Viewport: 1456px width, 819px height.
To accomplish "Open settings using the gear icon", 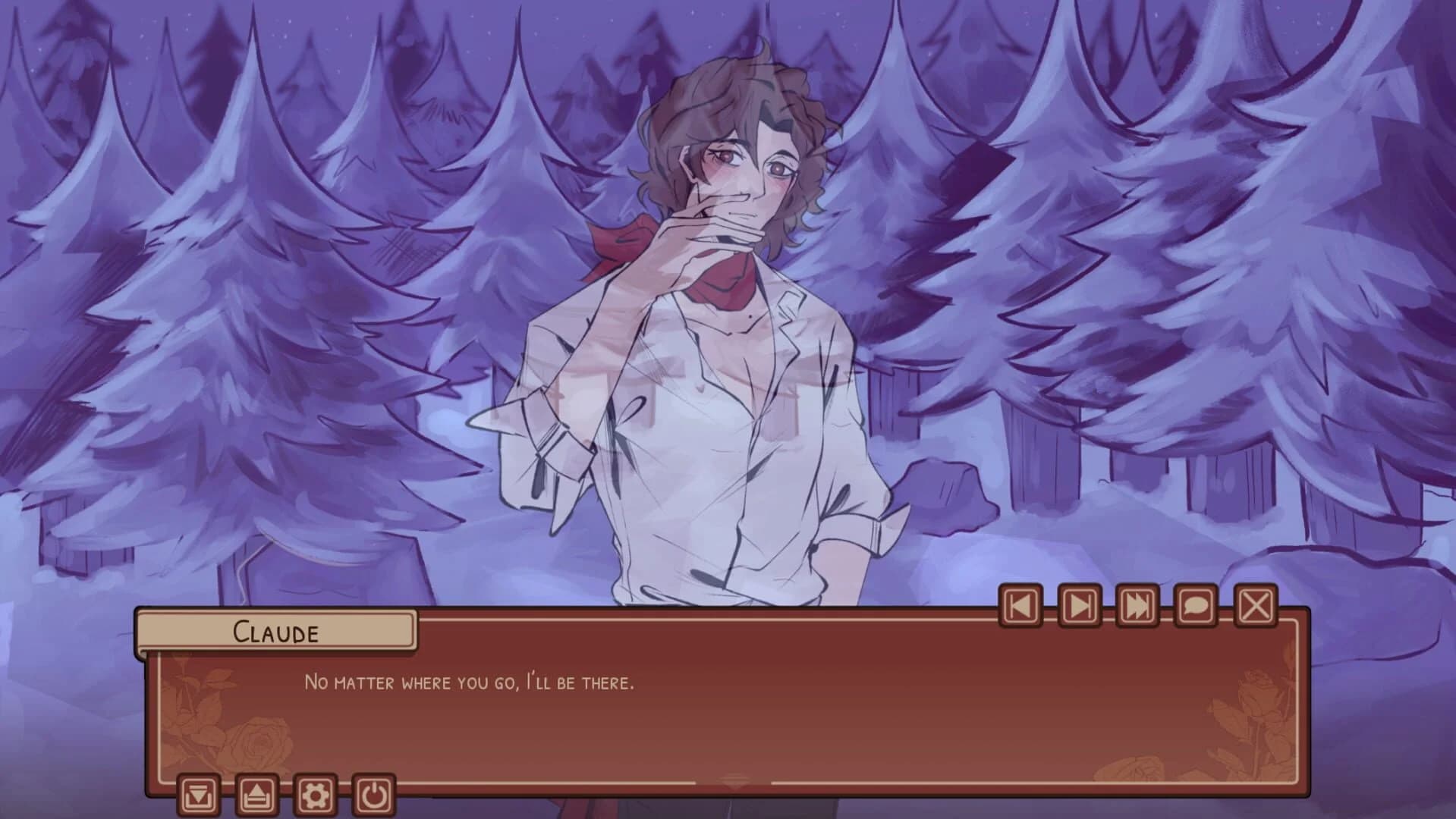I will (x=316, y=794).
